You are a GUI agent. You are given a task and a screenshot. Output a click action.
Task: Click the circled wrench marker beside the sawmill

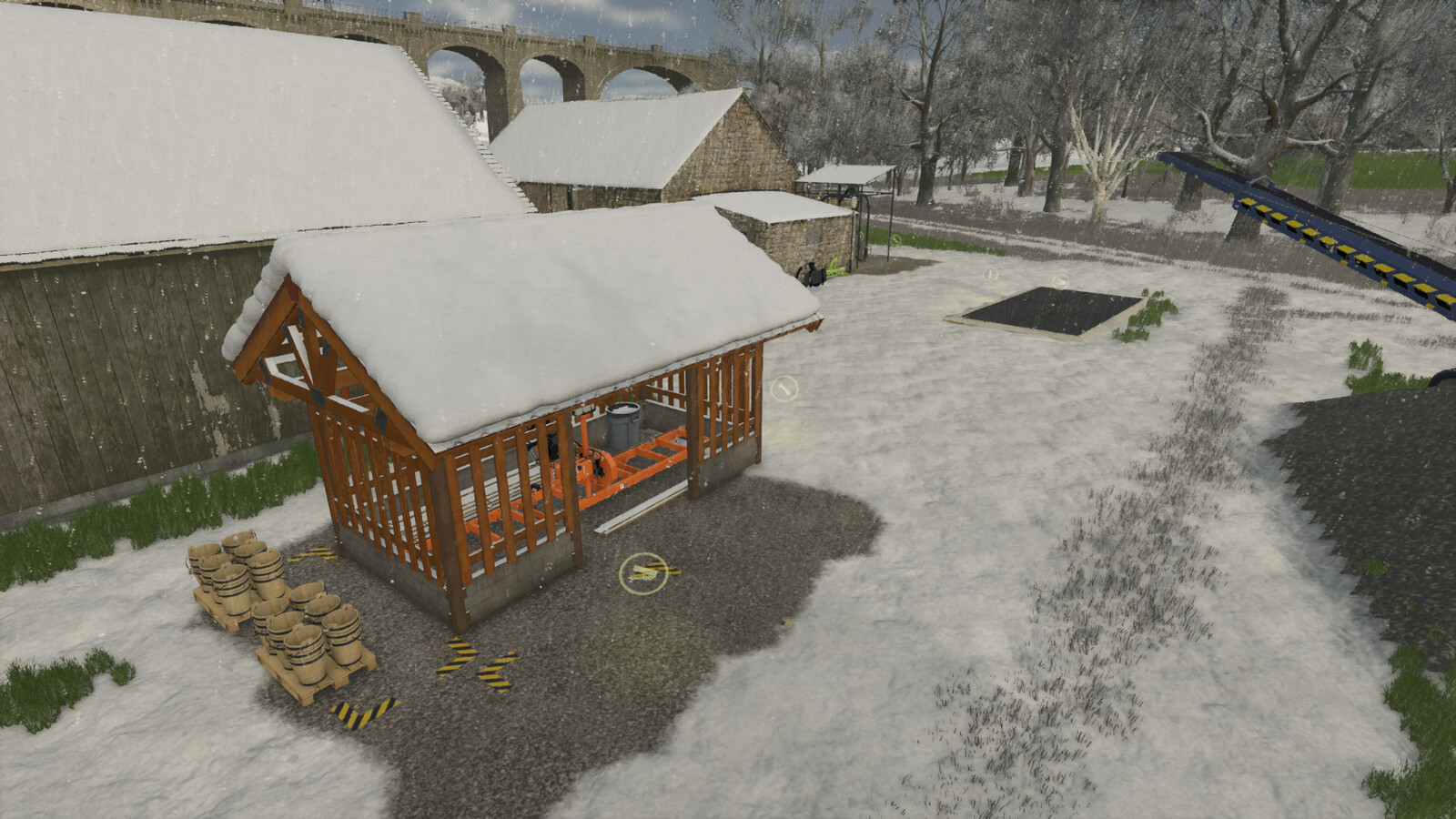[784, 389]
